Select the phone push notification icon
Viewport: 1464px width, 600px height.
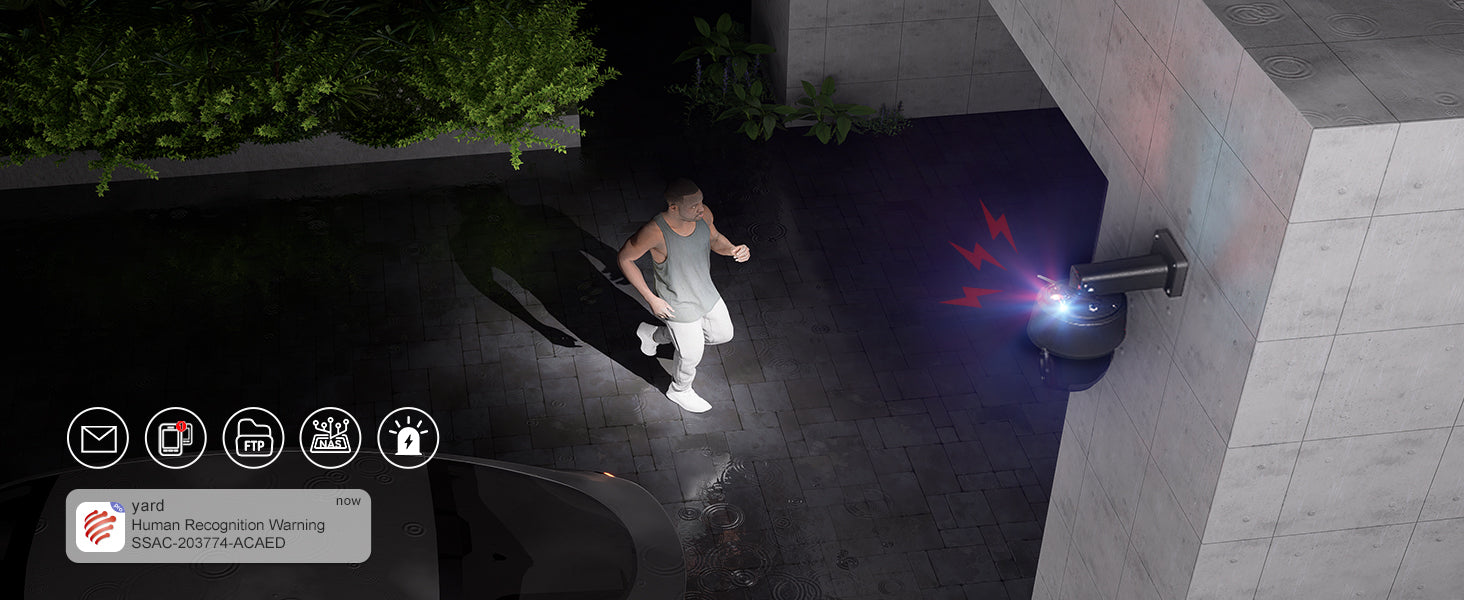point(175,438)
